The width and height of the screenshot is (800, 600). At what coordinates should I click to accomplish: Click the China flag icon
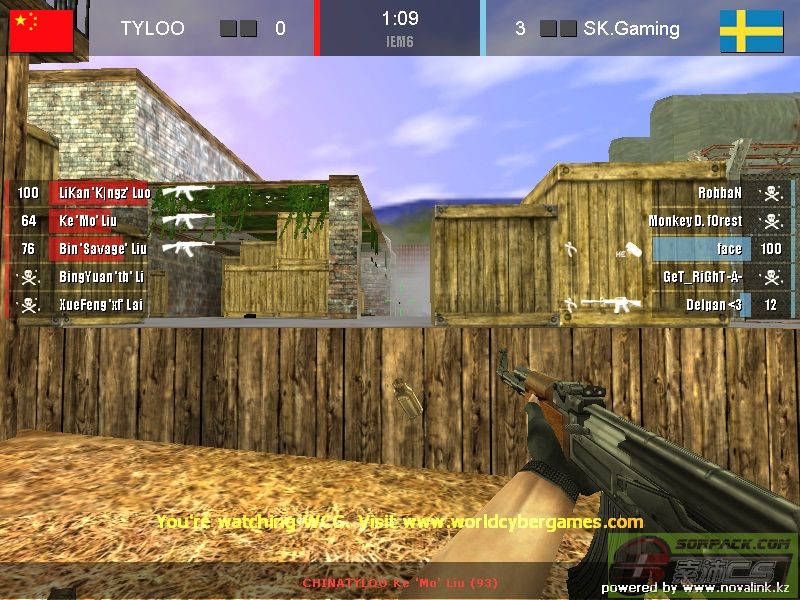pos(41,29)
